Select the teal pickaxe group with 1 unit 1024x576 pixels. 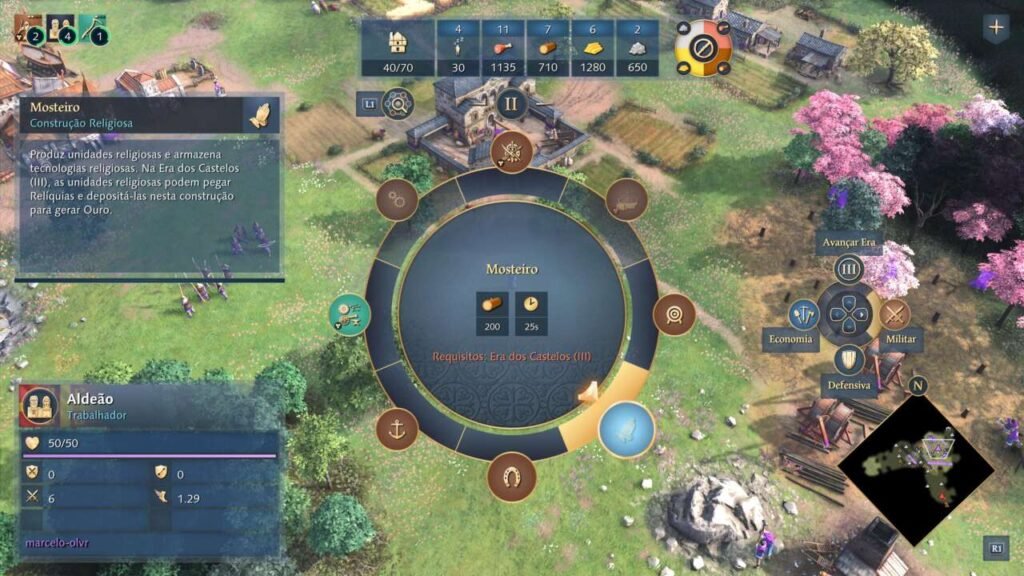point(93,29)
